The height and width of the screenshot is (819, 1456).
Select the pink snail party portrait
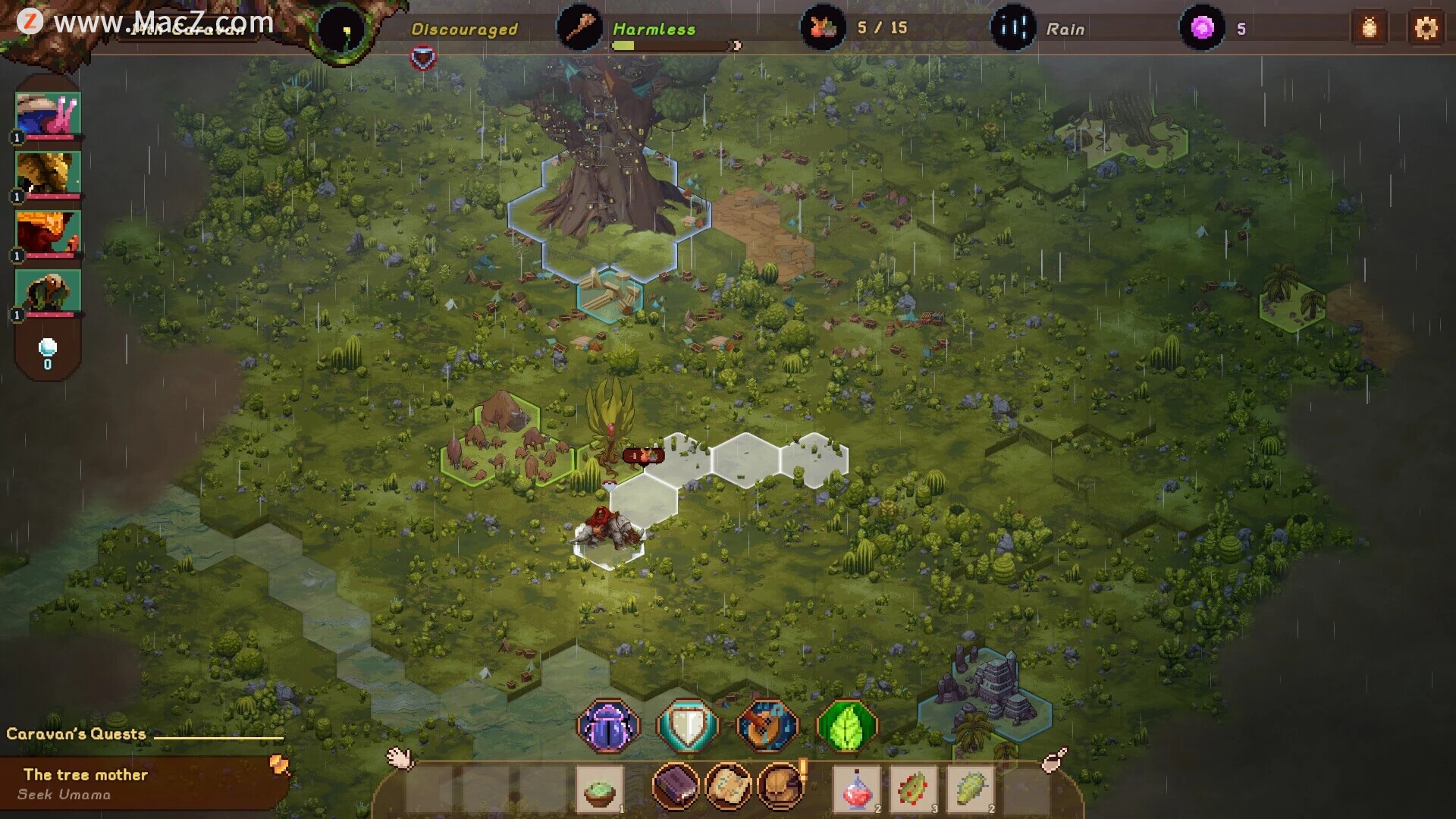[49, 114]
